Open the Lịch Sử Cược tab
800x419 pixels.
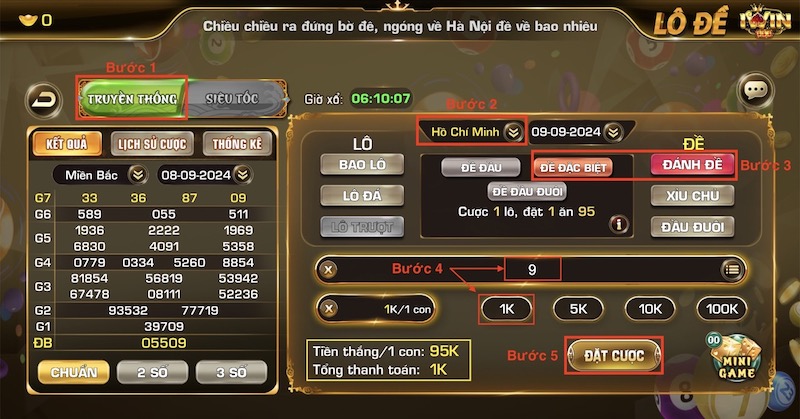152,144
